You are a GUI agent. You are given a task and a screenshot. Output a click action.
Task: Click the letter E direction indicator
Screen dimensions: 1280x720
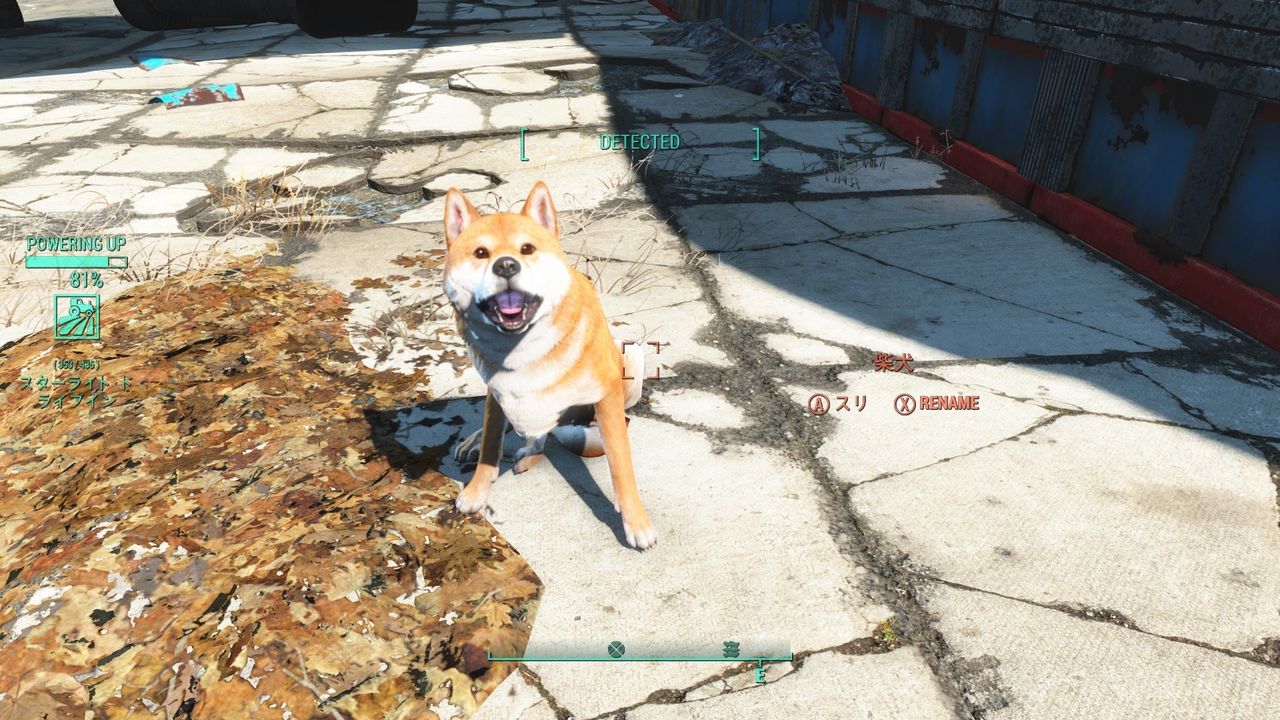click(x=761, y=675)
